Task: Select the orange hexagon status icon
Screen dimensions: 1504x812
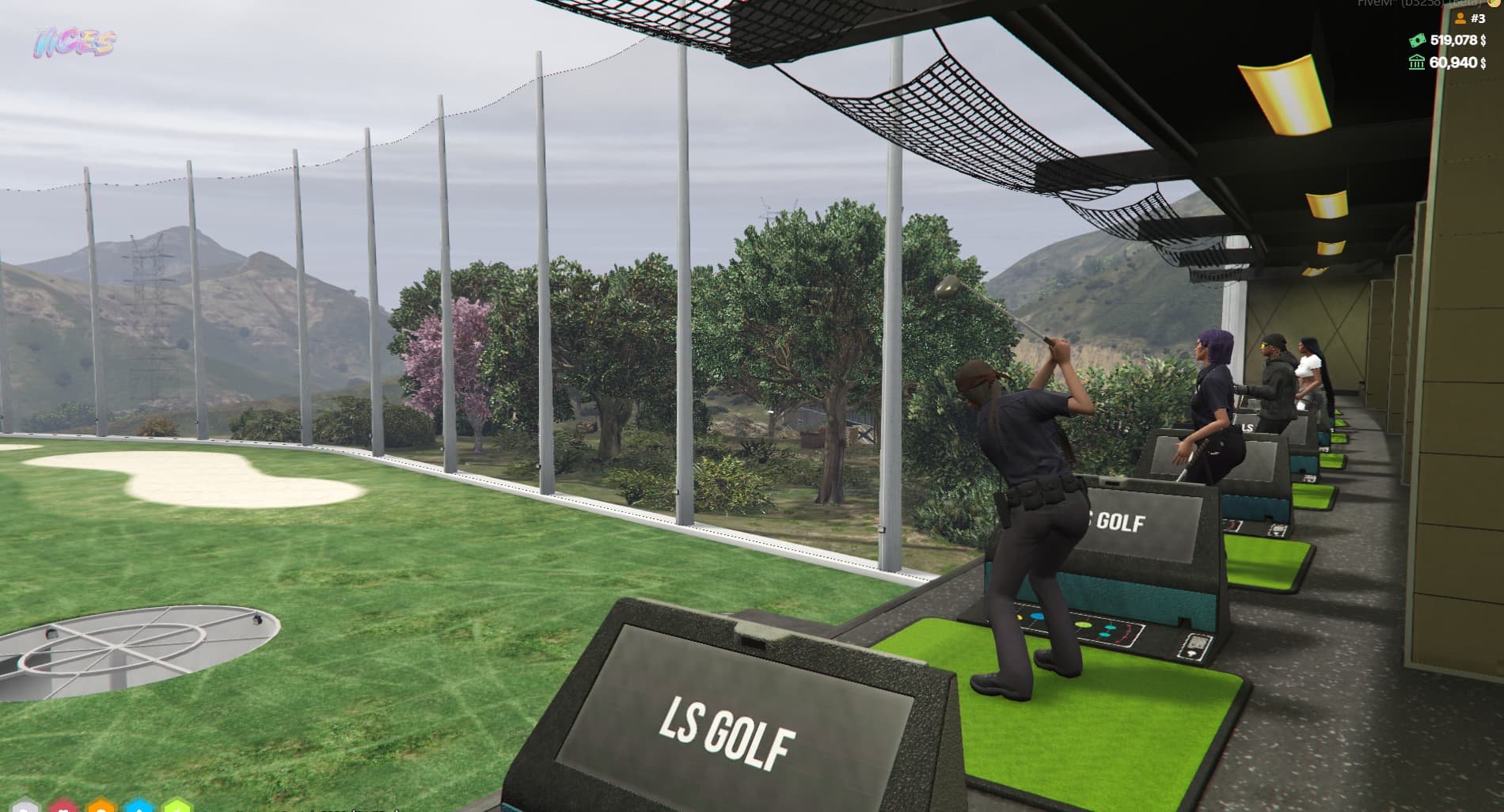Action: coord(101,806)
